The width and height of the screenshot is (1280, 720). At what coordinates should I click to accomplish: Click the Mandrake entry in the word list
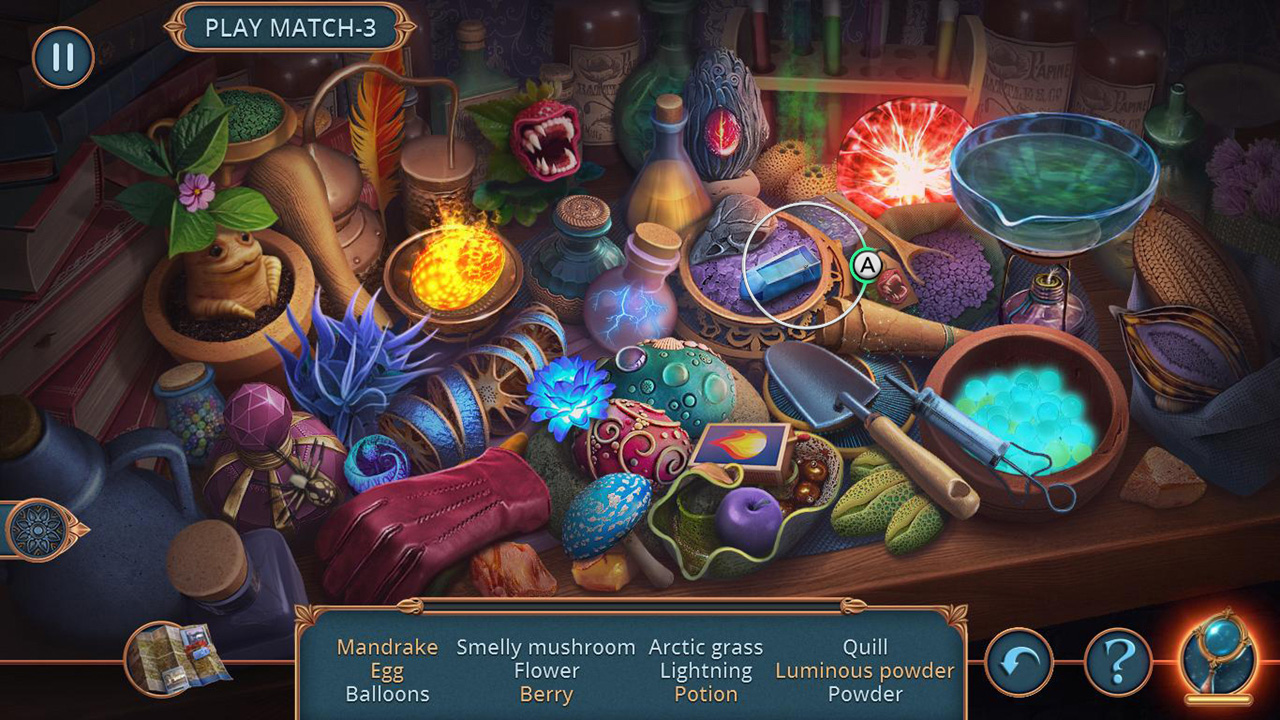coord(386,647)
